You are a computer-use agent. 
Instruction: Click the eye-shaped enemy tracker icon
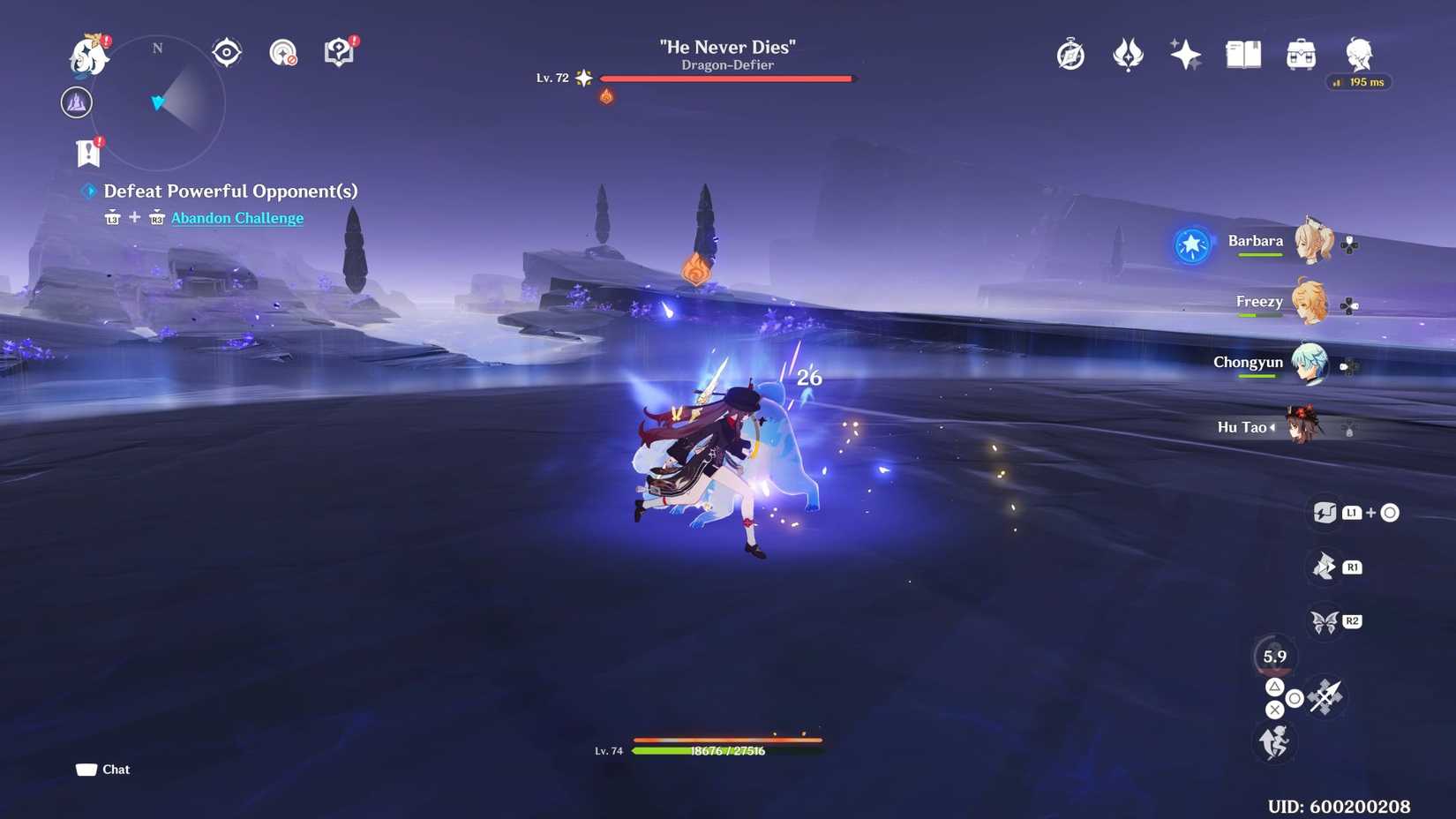(226, 53)
